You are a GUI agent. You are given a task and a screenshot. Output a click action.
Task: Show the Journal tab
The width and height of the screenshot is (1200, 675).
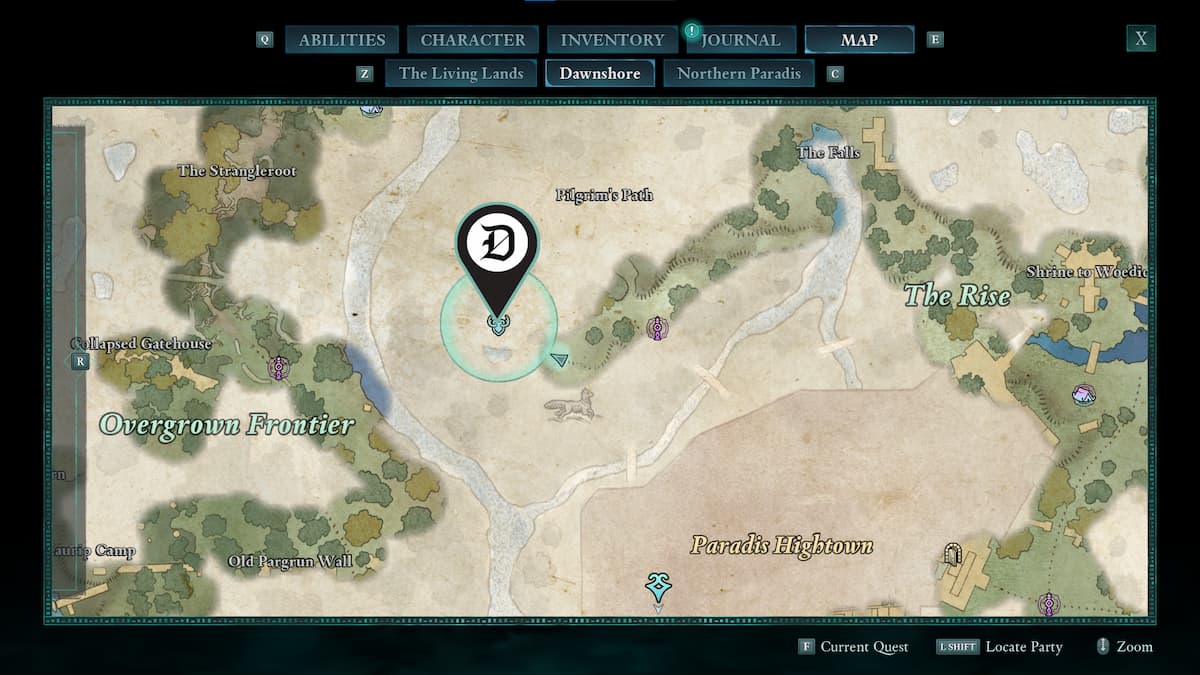(x=740, y=40)
